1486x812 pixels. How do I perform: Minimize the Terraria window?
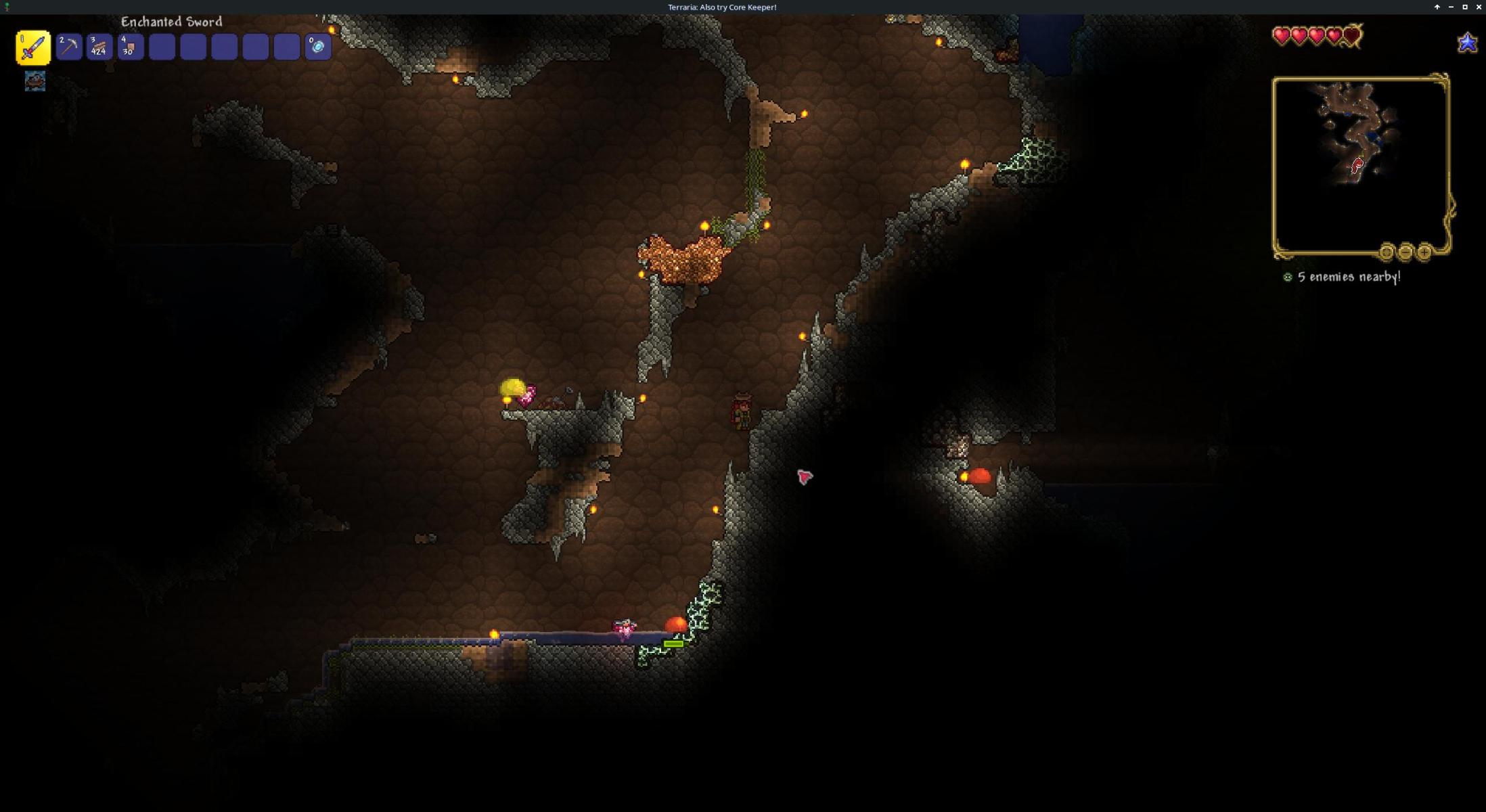pyautogui.click(x=1451, y=7)
